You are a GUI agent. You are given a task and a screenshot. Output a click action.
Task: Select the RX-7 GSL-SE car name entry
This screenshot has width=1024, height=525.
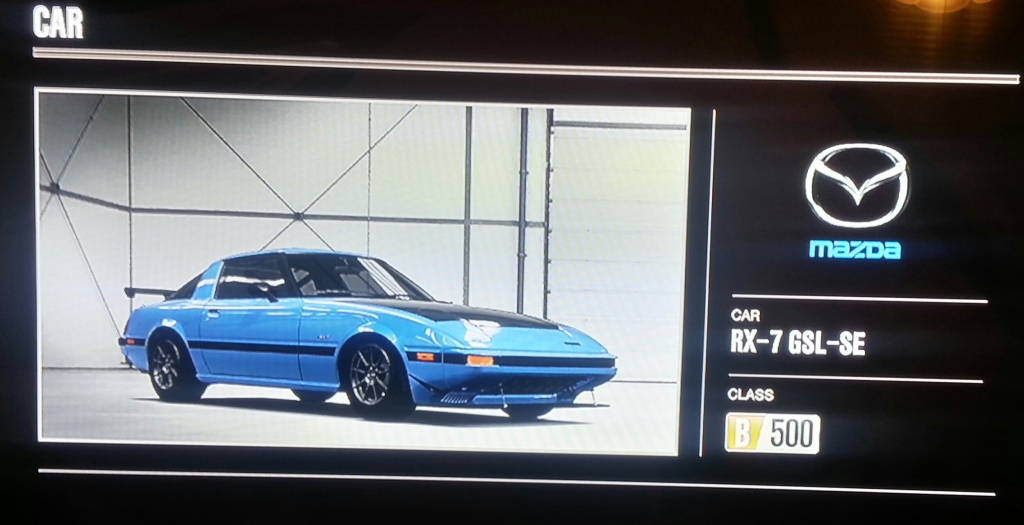(x=797, y=344)
